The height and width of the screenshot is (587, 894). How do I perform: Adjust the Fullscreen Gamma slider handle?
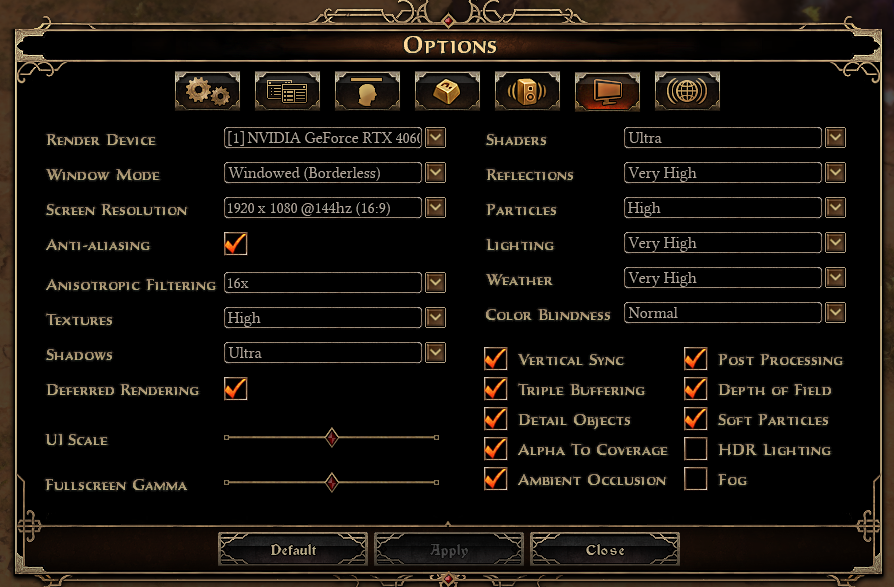coord(332,483)
